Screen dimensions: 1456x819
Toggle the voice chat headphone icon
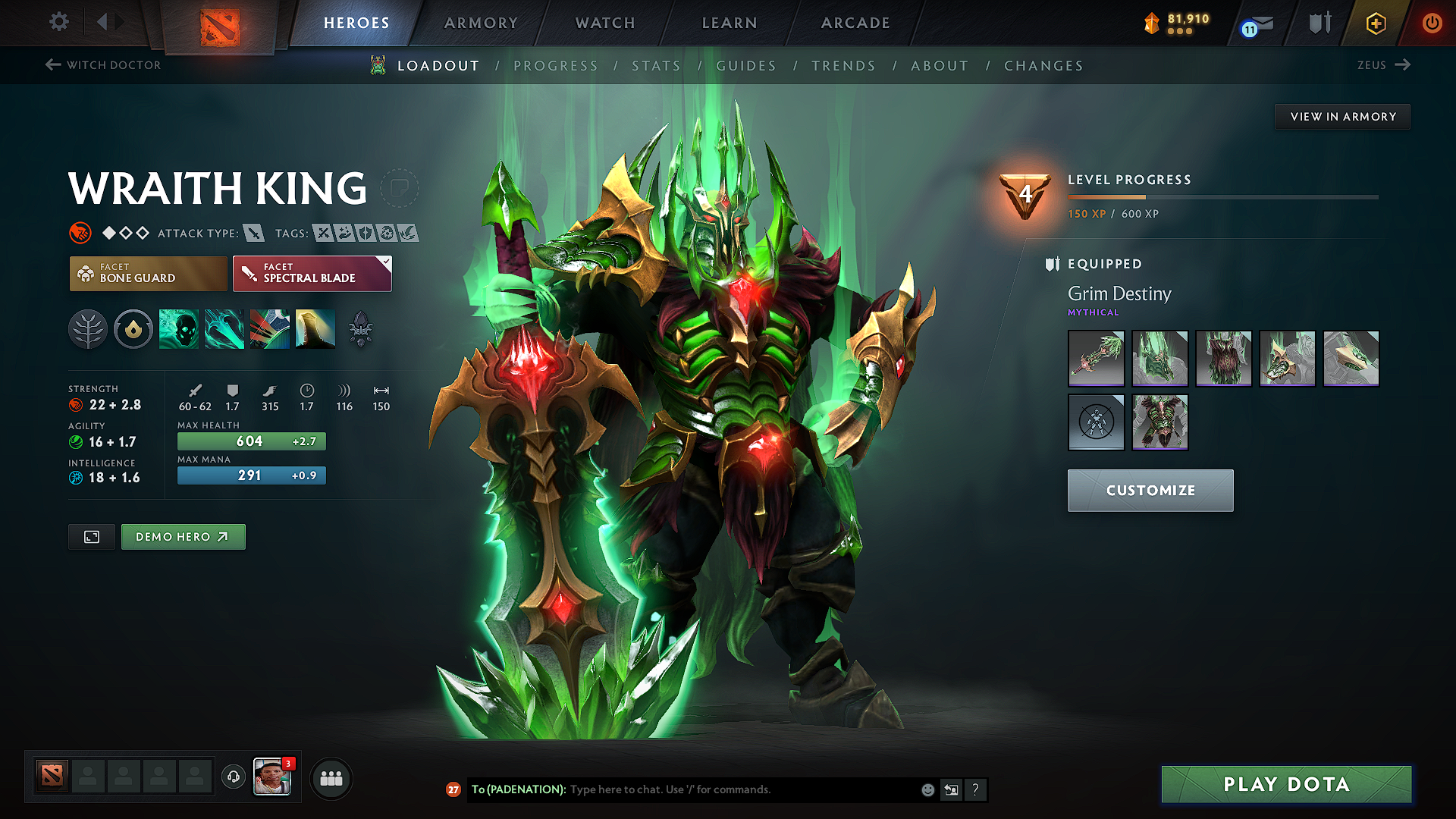coord(233,777)
